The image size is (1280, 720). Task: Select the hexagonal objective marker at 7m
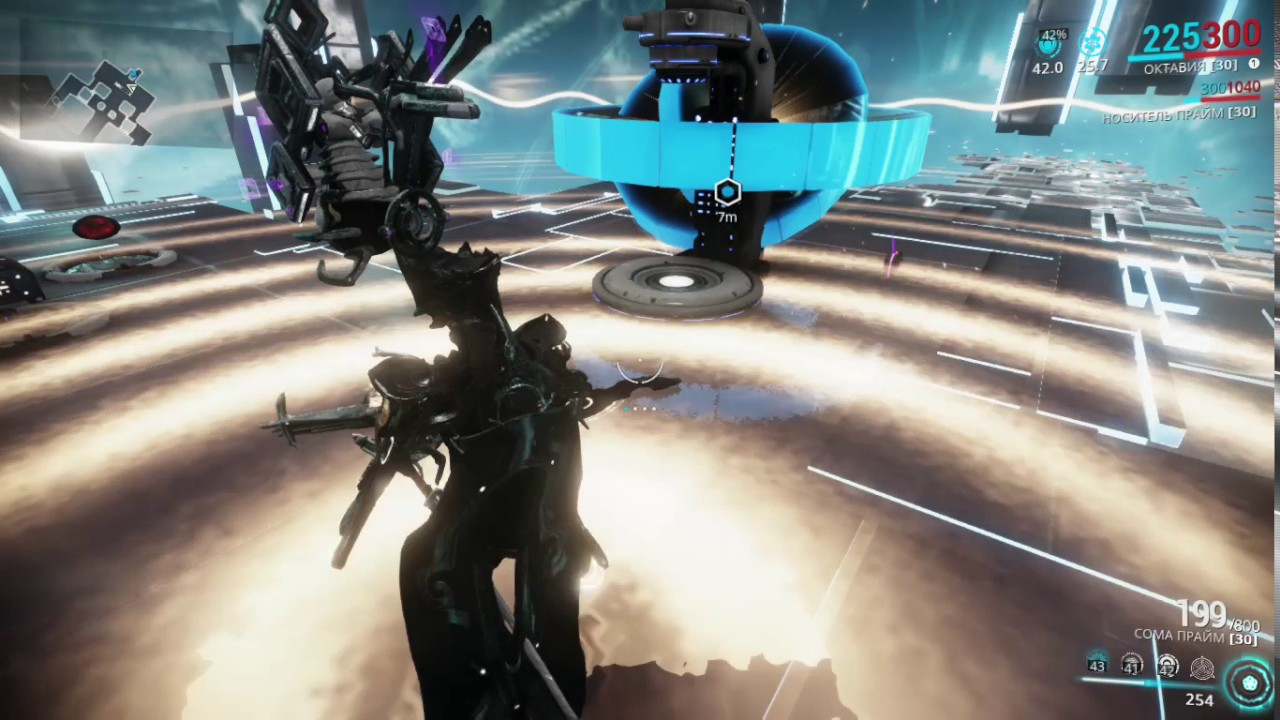(727, 192)
